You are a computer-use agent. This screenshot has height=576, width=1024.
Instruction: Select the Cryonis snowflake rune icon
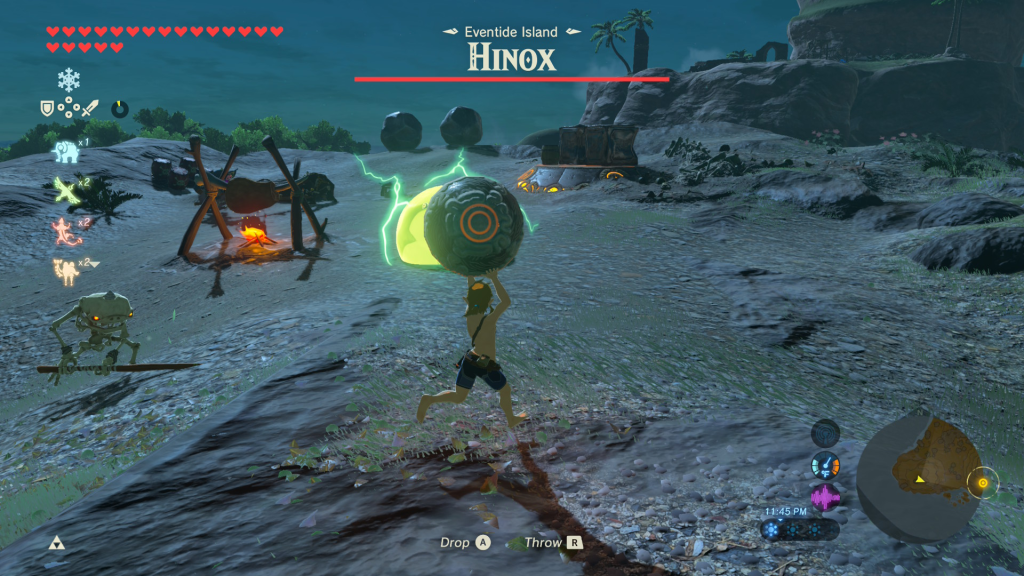pos(68,80)
